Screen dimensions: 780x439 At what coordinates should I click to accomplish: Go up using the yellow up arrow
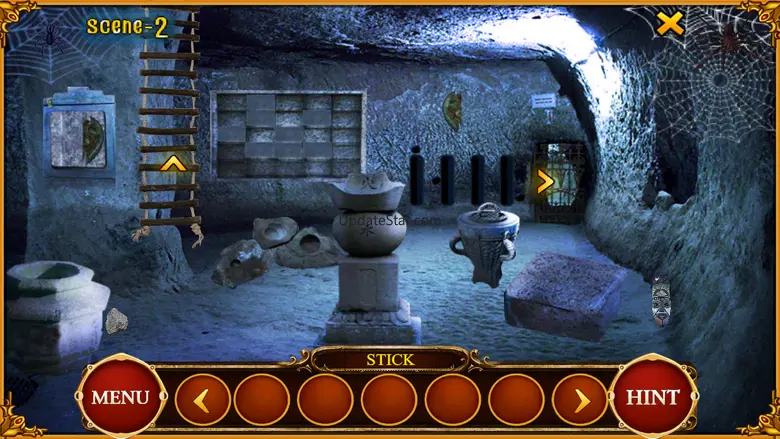tap(174, 163)
